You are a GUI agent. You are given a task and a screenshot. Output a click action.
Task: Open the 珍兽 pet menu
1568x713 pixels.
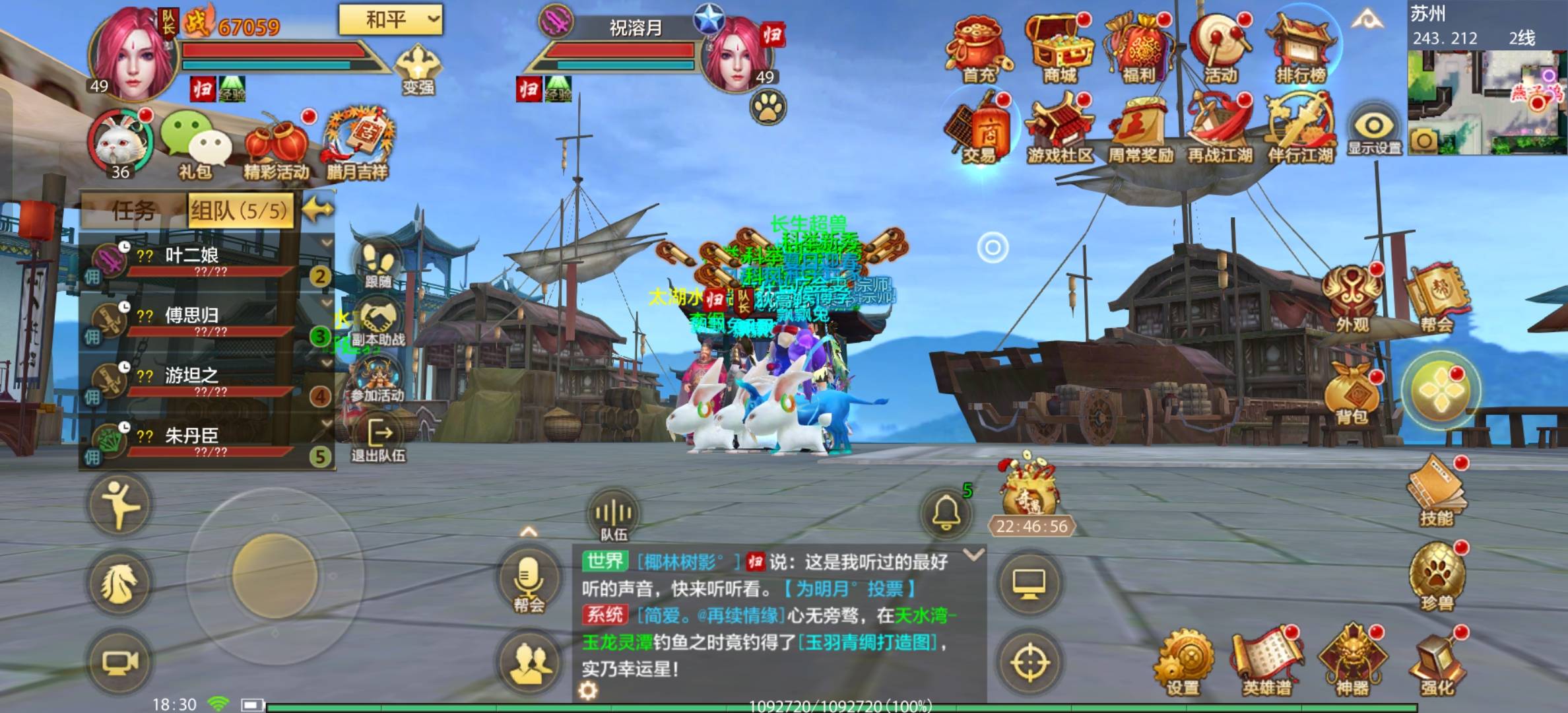point(1437,575)
